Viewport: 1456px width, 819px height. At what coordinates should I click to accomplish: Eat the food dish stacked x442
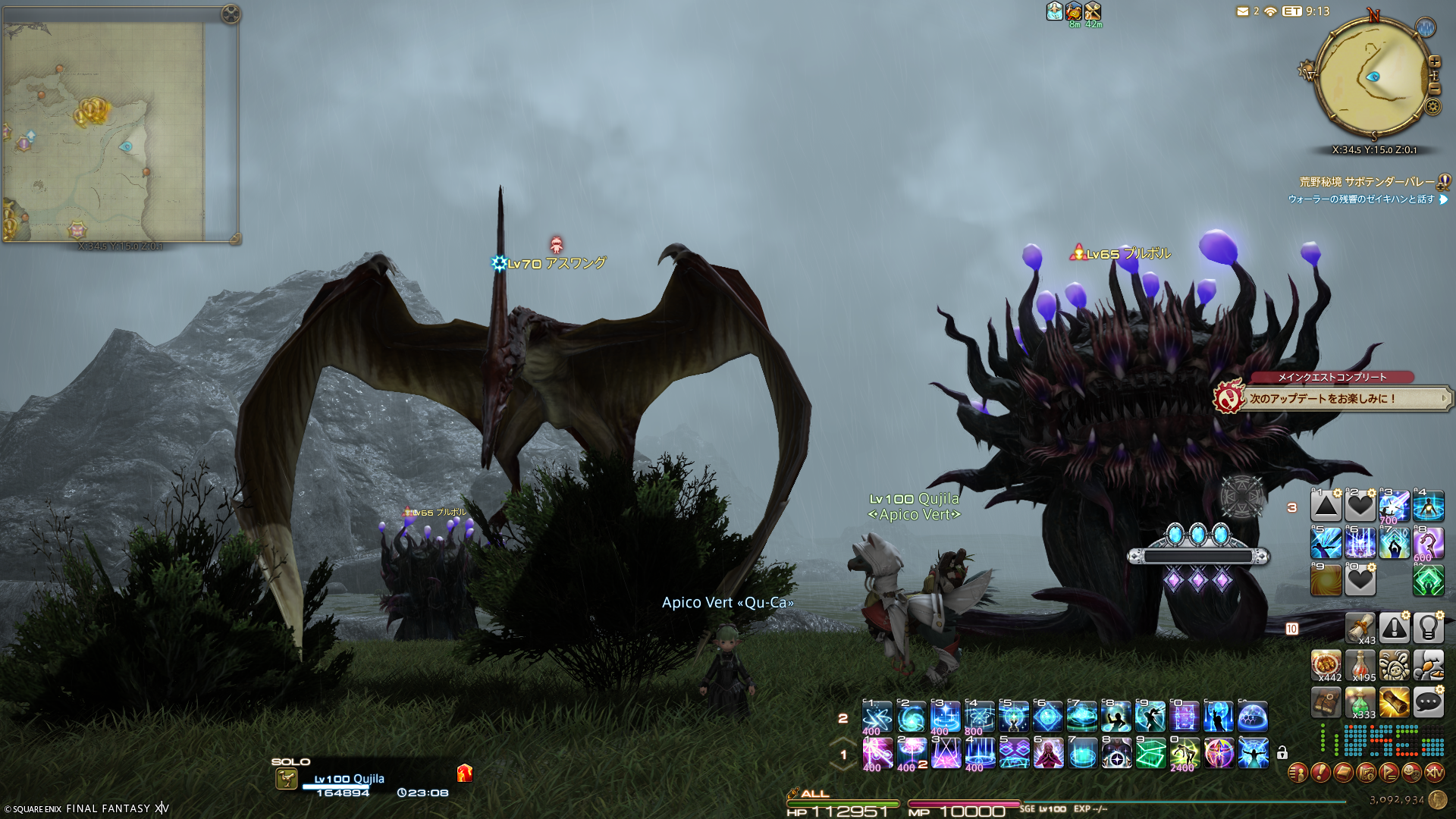coord(1326,664)
